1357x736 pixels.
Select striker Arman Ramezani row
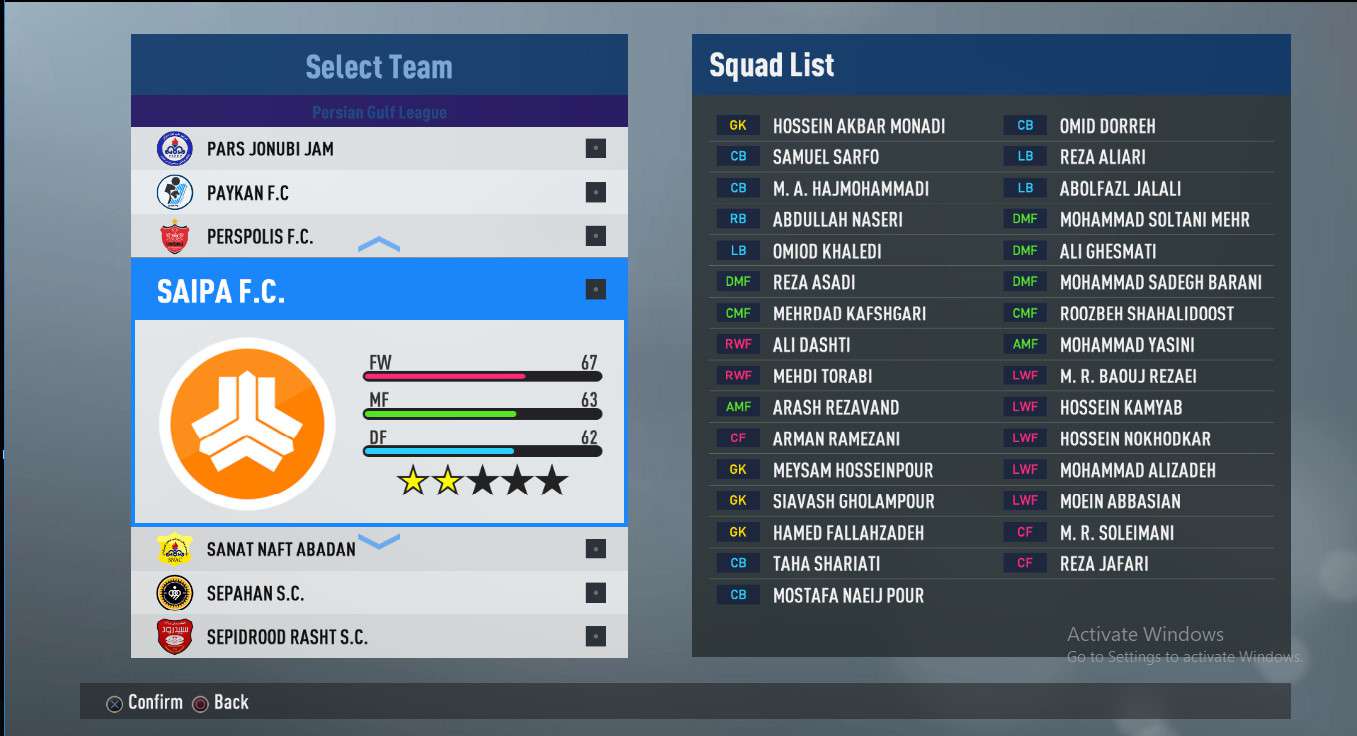pos(836,439)
